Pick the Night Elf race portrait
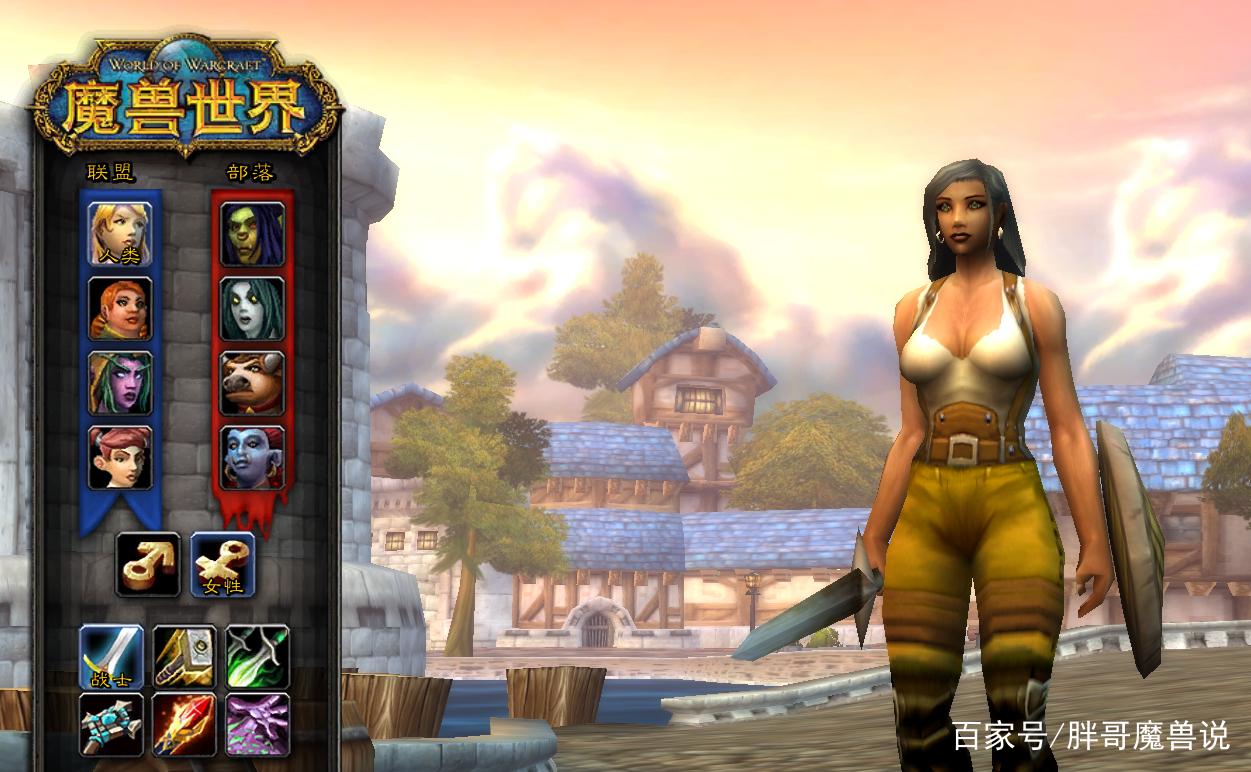 tap(120, 383)
